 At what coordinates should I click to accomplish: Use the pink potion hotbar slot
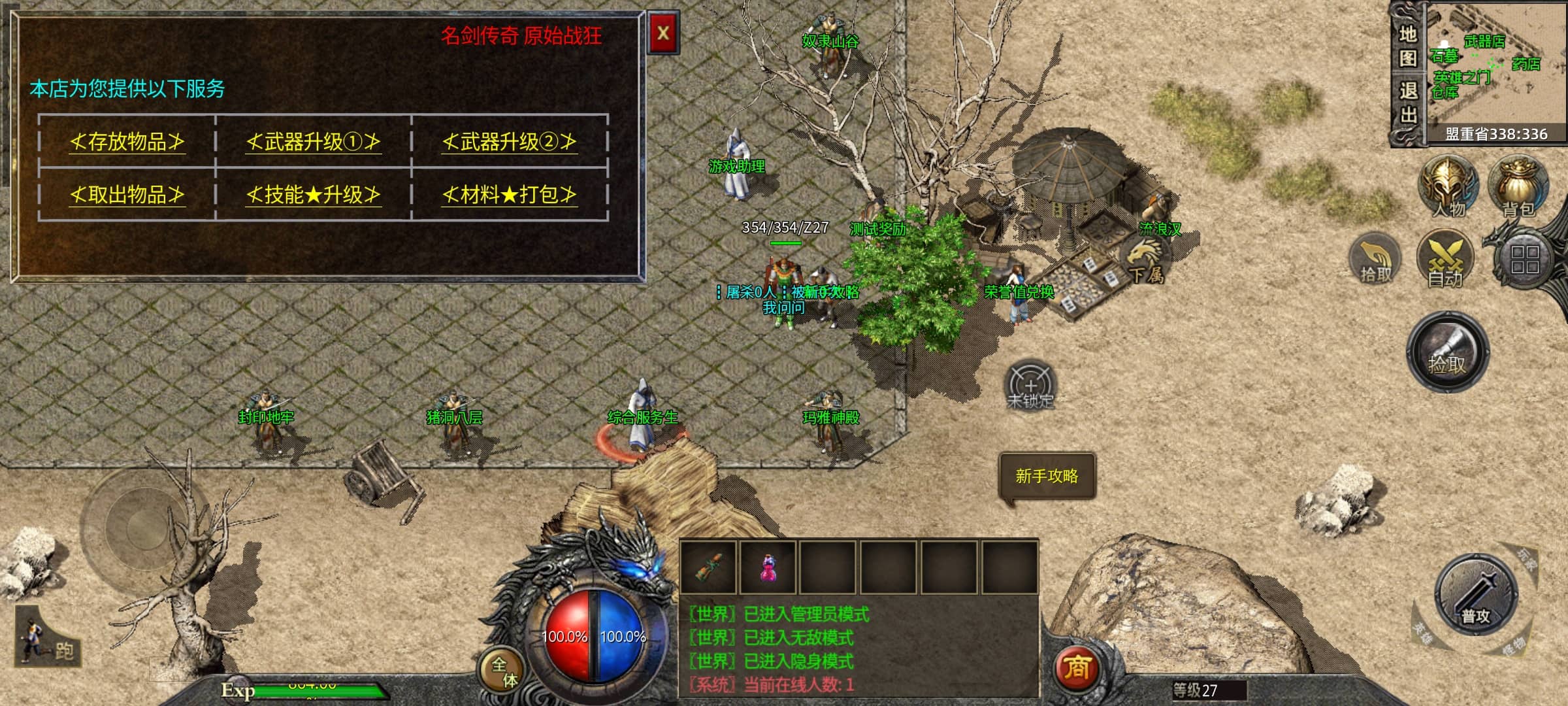(x=768, y=567)
